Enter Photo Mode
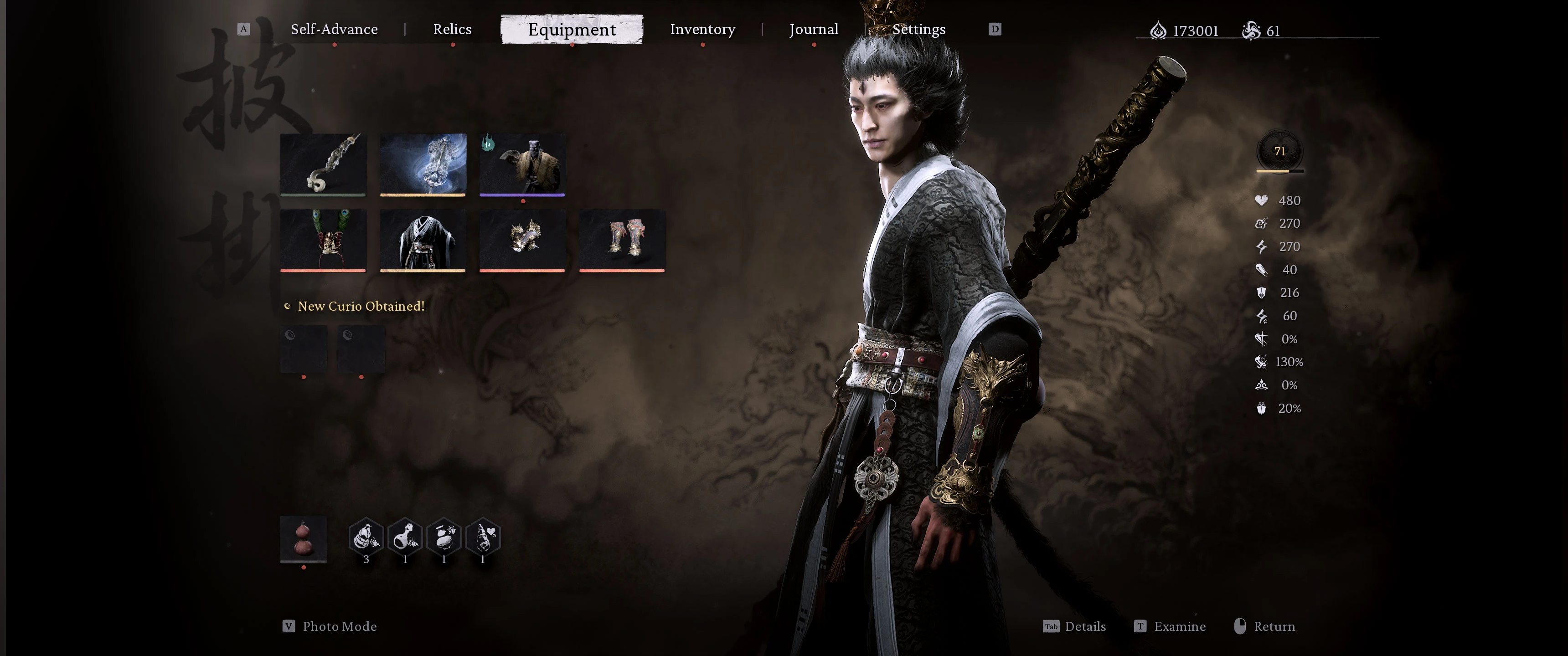The width and height of the screenshot is (1568, 656). (339, 626)
